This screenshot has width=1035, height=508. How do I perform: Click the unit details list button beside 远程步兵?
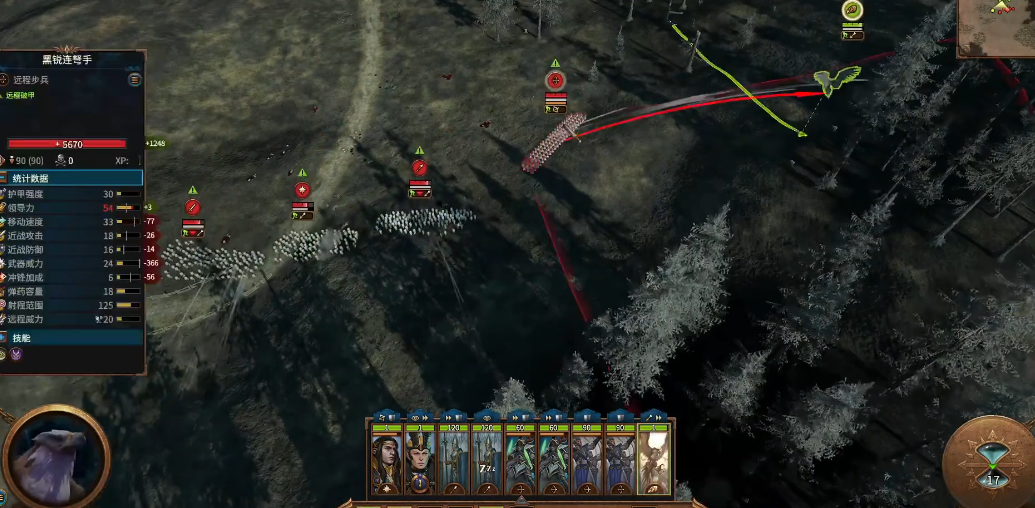click(134, 79)
